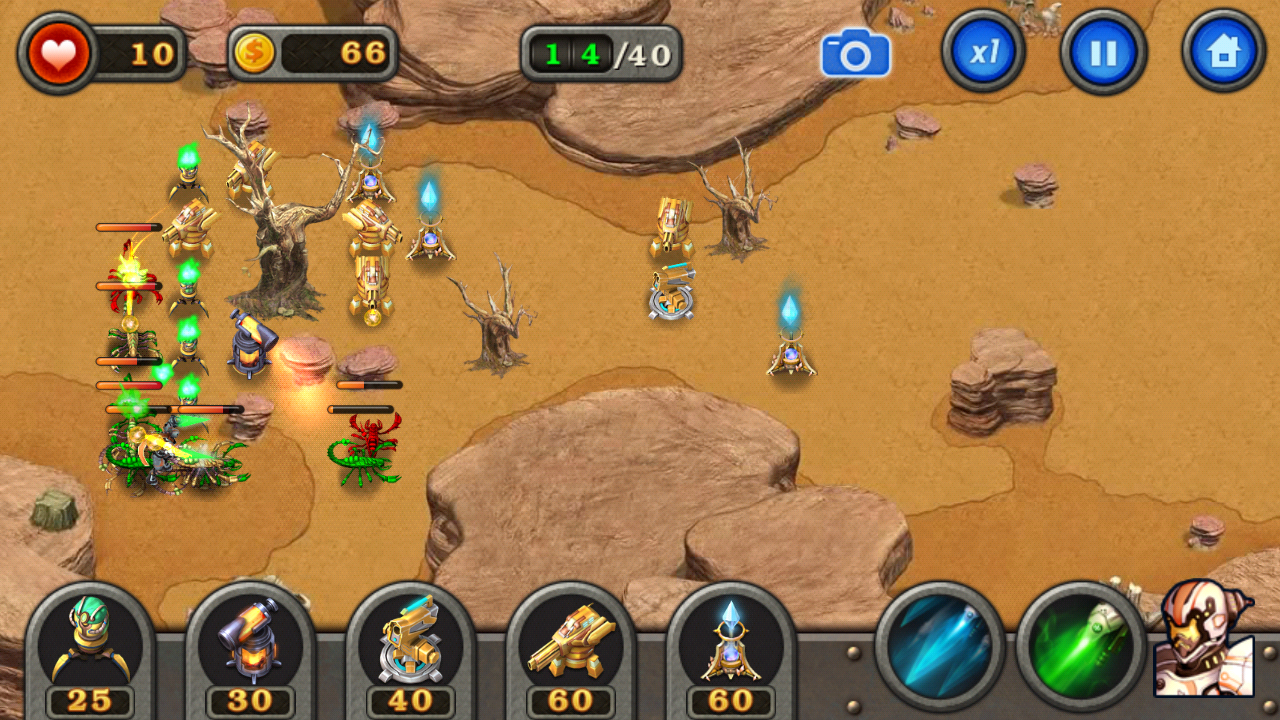Viewport: 1280px width, 720px height.
Task: Activate the green laser beam ability
Action: [x=1080, y=646]
